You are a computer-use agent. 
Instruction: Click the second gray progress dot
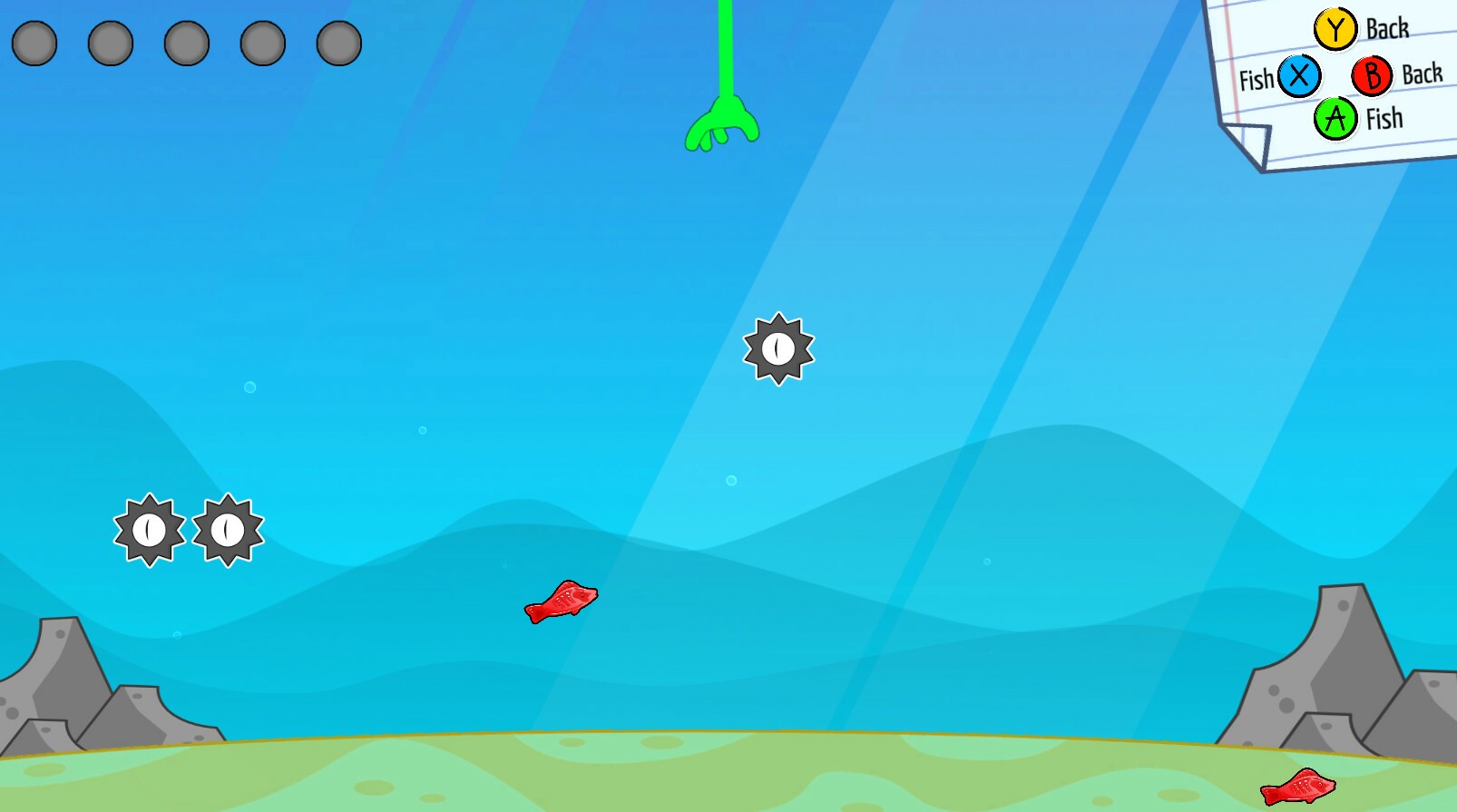(109, 43)
